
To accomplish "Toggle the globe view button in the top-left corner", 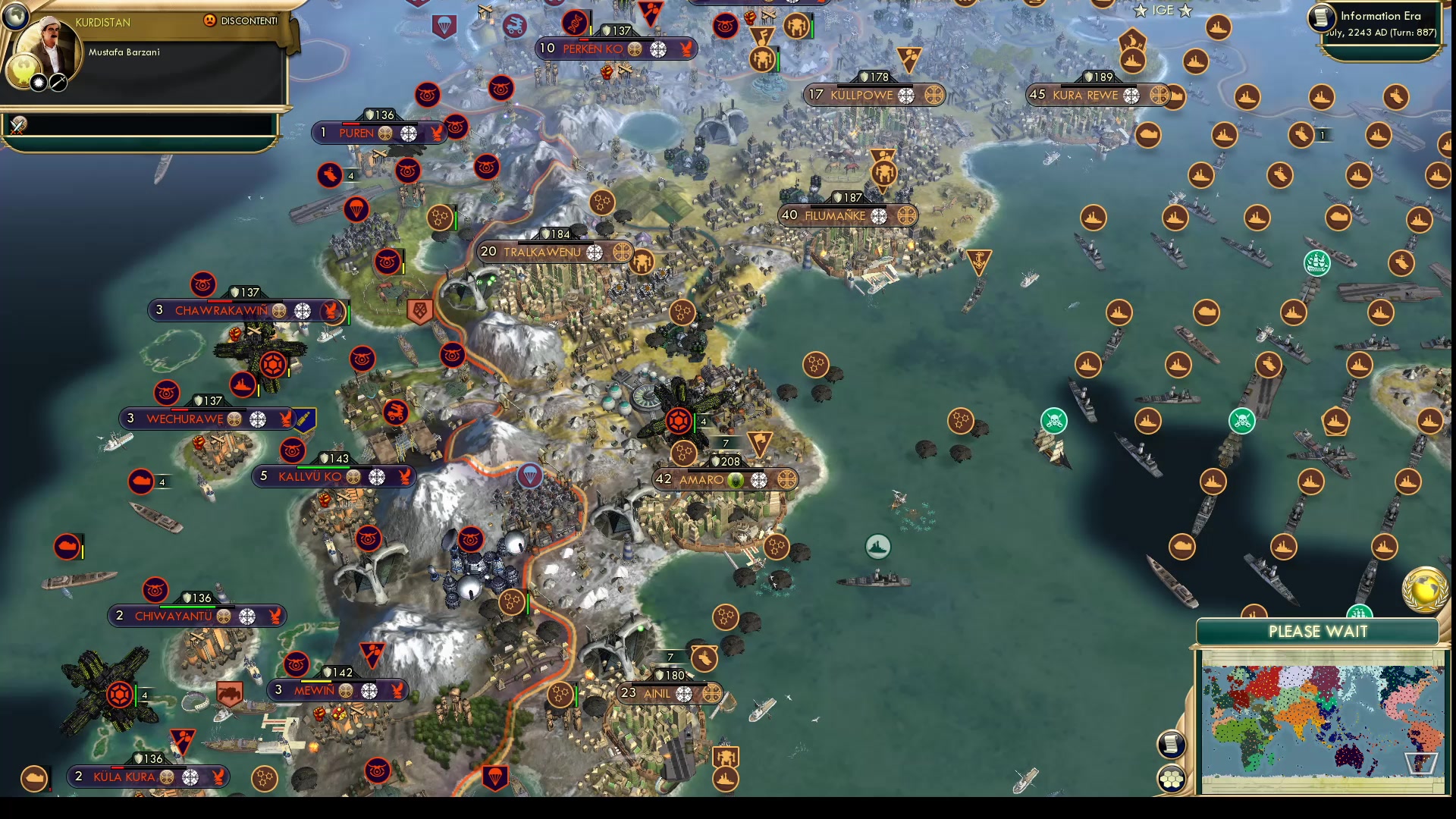I will point(15,15).
